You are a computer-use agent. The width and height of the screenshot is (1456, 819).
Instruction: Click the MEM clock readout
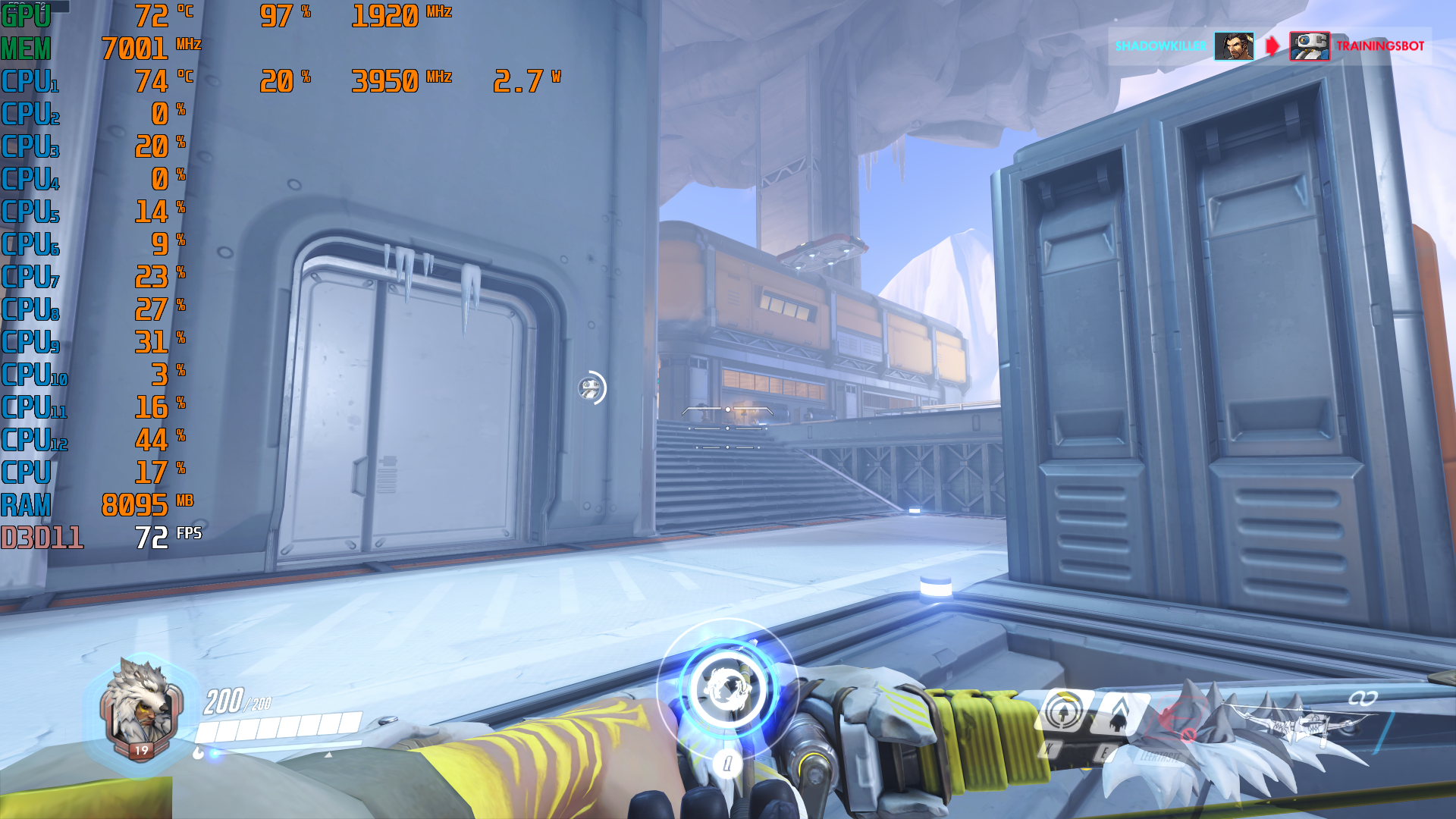136,47
